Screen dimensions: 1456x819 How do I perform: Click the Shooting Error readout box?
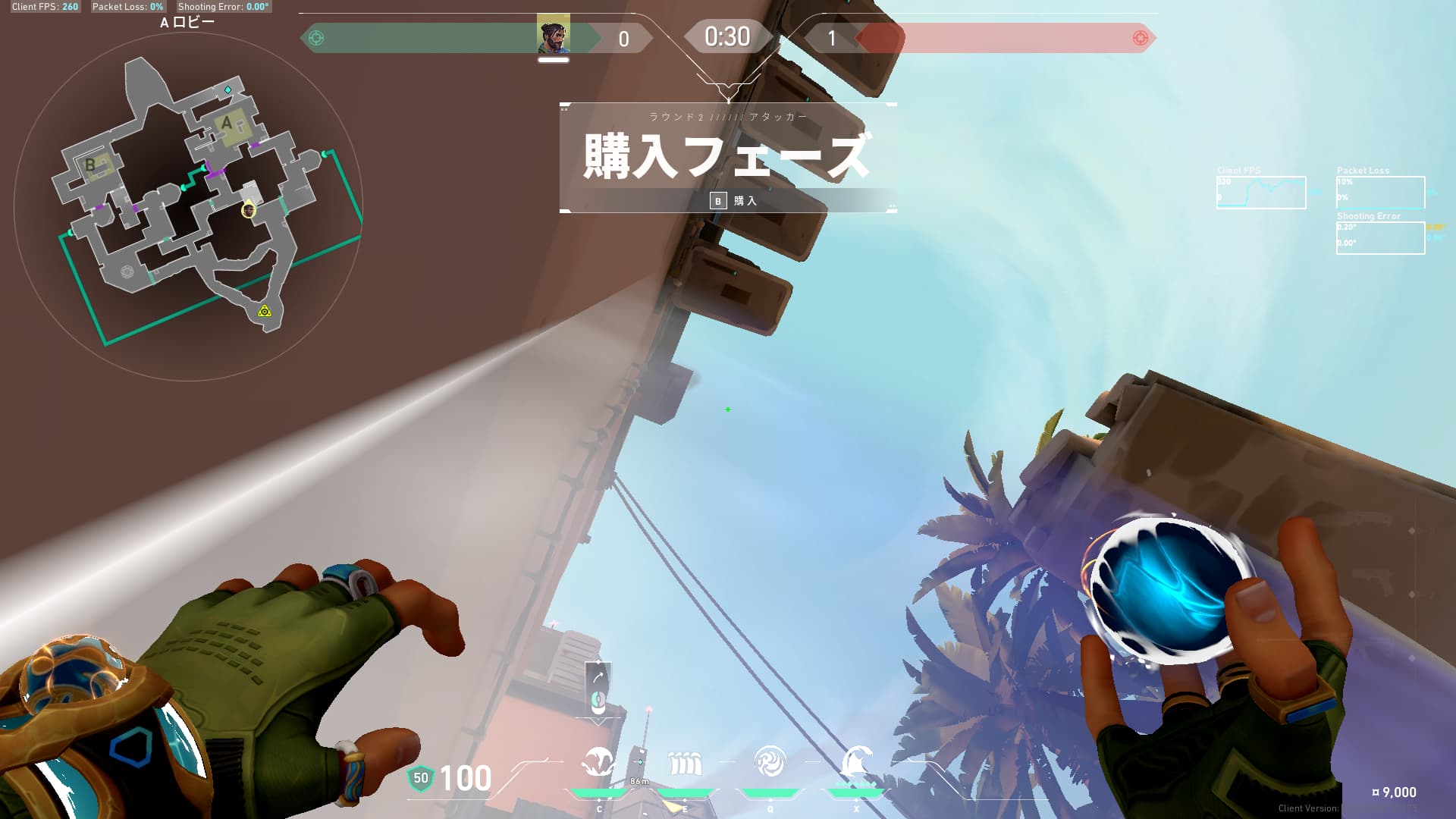(1380, 239)
